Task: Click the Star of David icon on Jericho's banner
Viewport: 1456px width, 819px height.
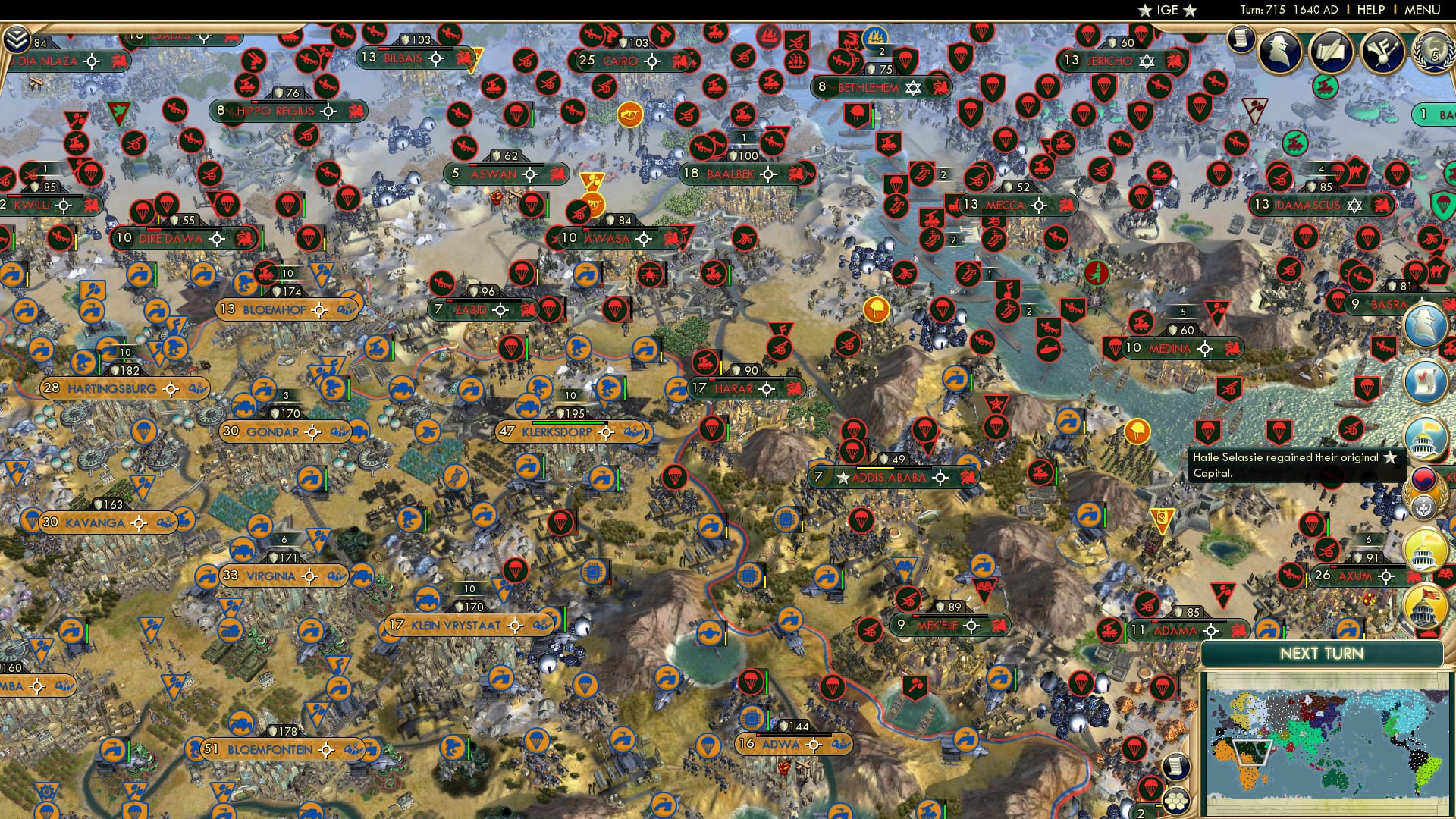Action: tap(1147, 61)
